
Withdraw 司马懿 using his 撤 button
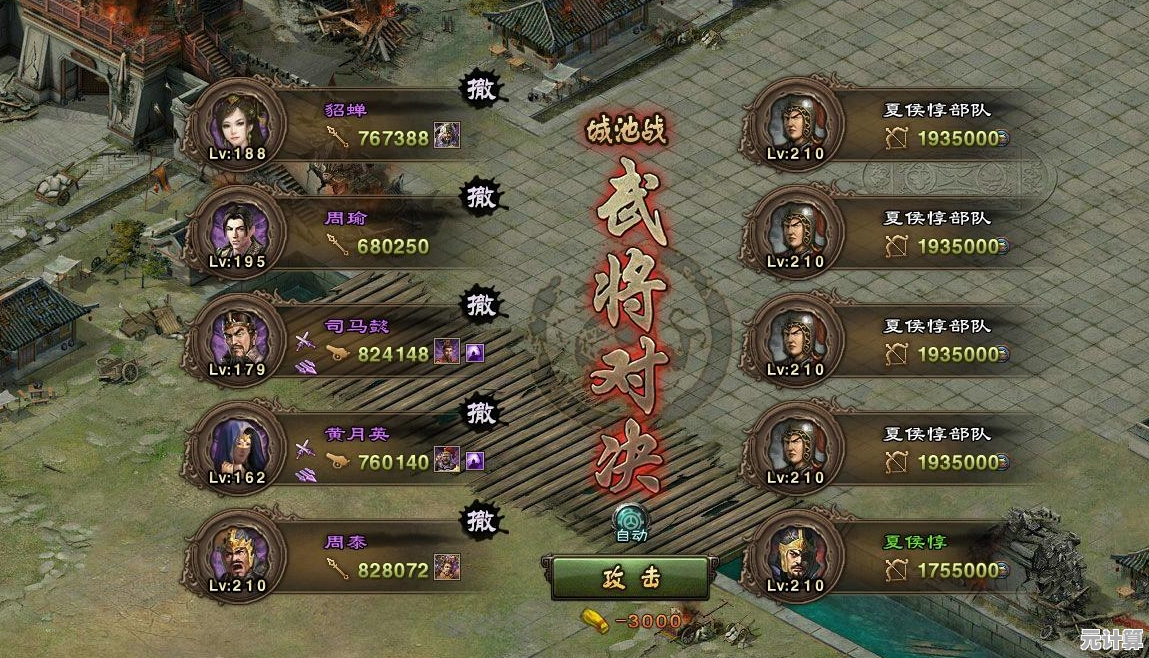pyautogui.click(x=481, y=305)
